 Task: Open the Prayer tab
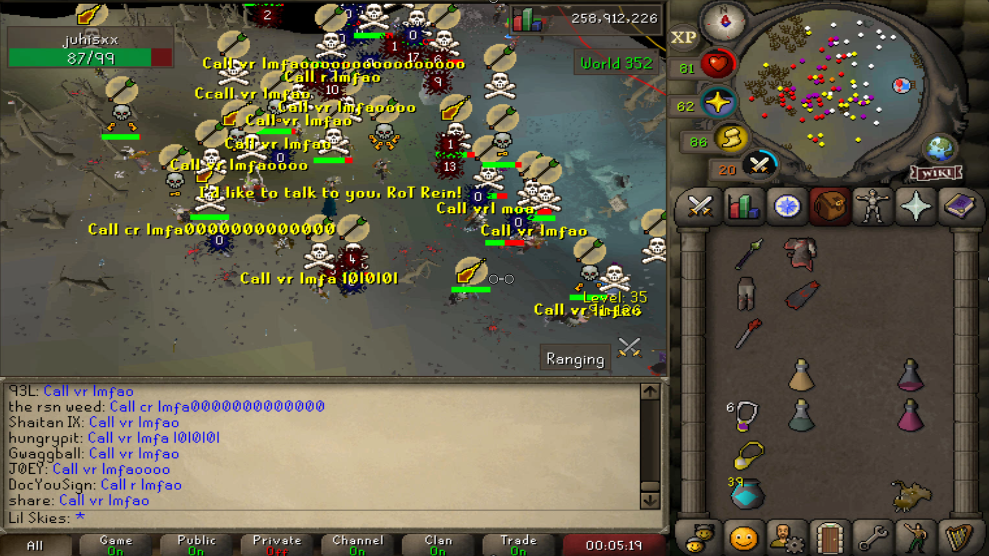click(x=916, y=206)
